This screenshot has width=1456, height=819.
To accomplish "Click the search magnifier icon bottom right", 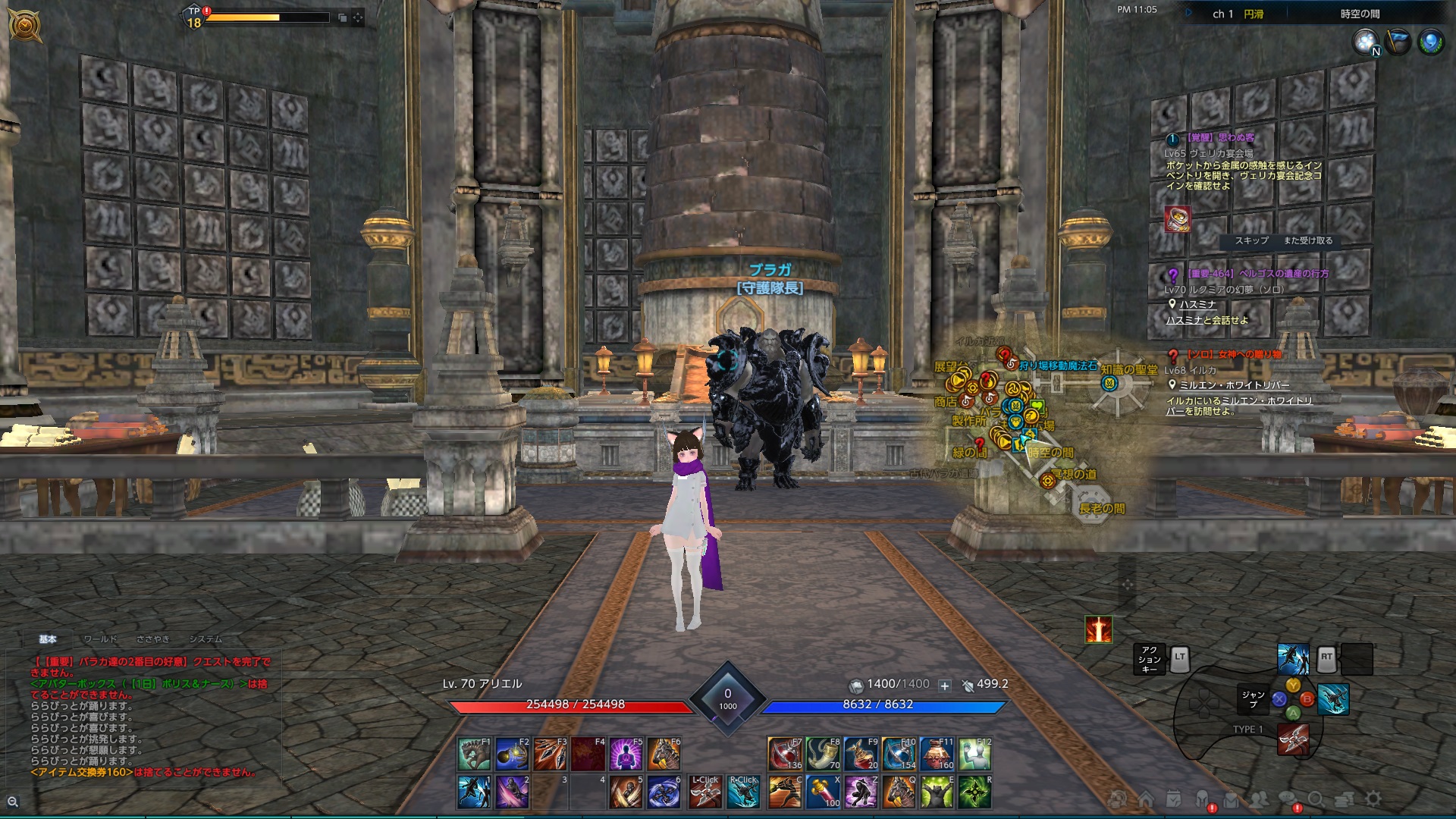I will point(1316,799).
